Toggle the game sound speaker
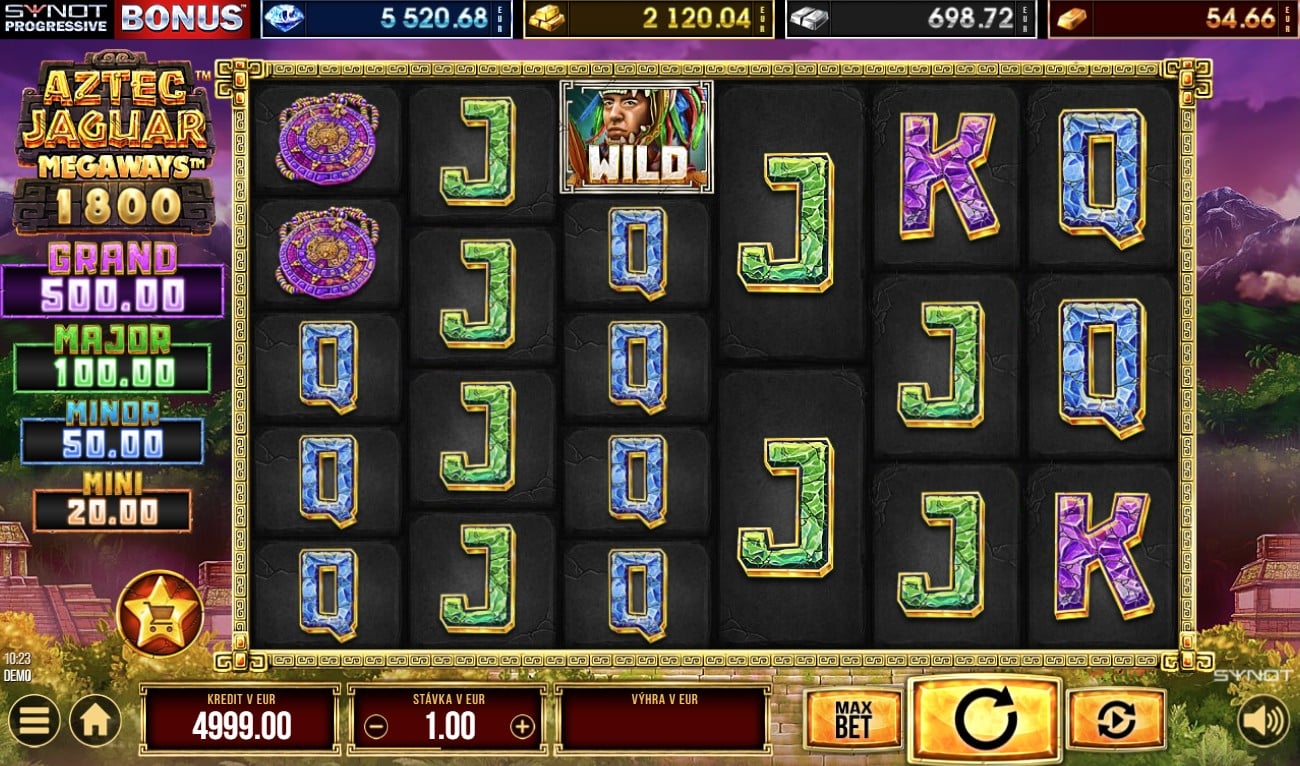The height and width of the screenshot is (766, 1300). pos(1263,720)
